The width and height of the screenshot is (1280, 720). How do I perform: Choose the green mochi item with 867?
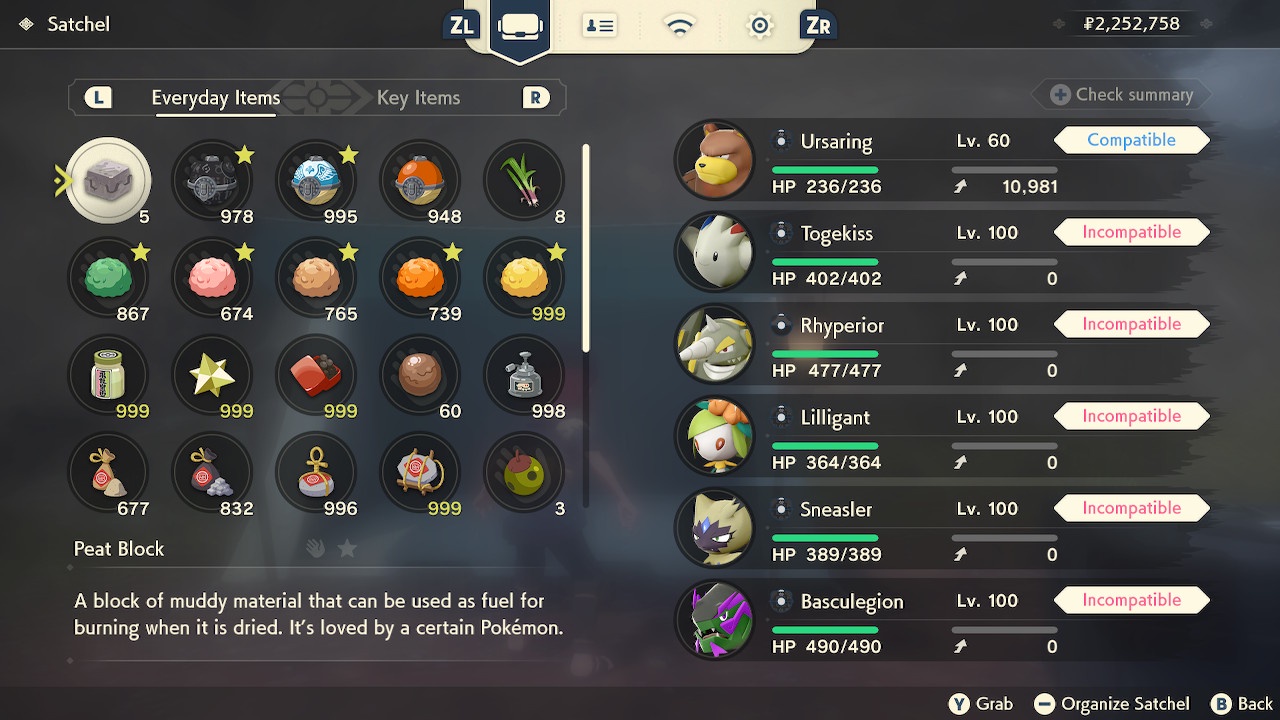click(108, 278)
